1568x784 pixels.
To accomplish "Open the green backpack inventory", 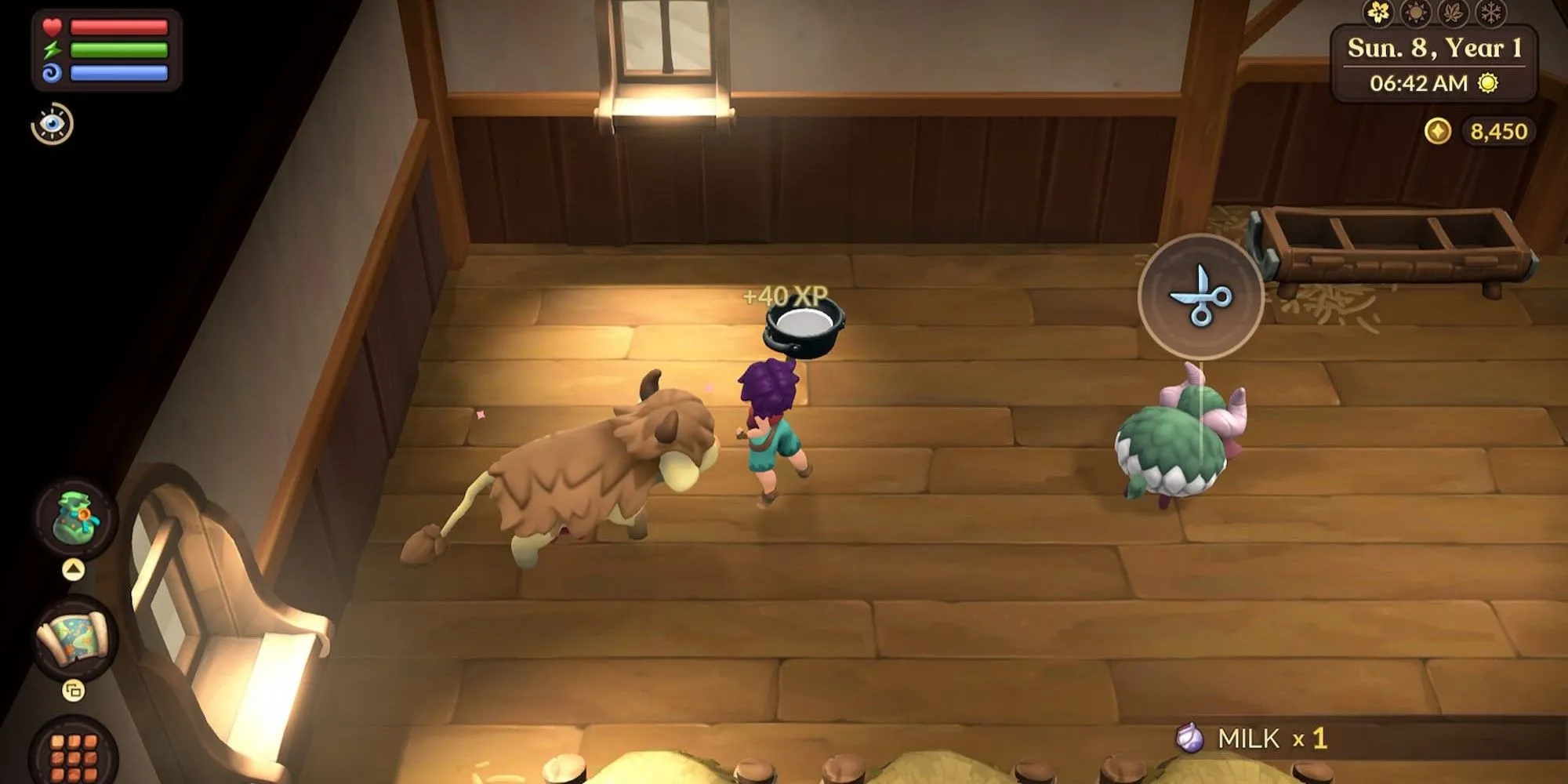I will point(75,517).
